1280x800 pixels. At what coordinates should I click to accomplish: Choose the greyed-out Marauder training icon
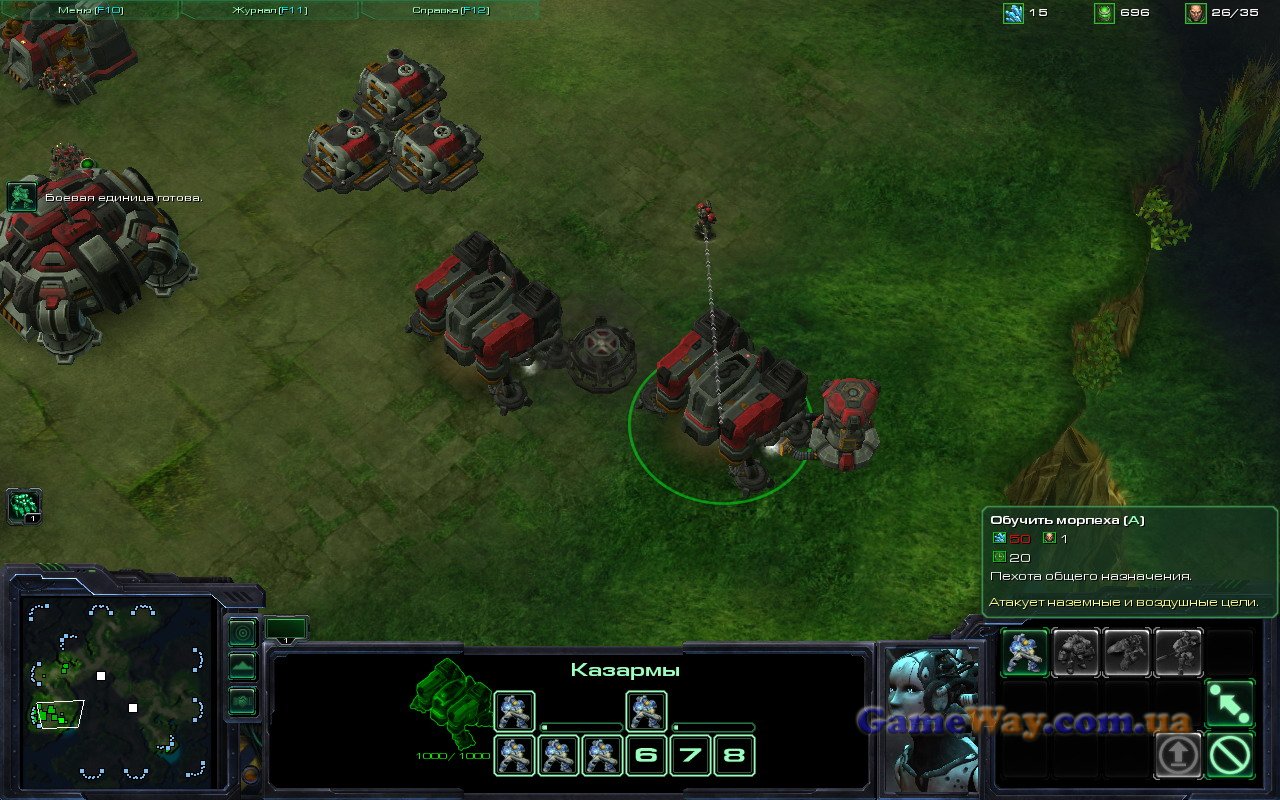[x=1076, y=652]
